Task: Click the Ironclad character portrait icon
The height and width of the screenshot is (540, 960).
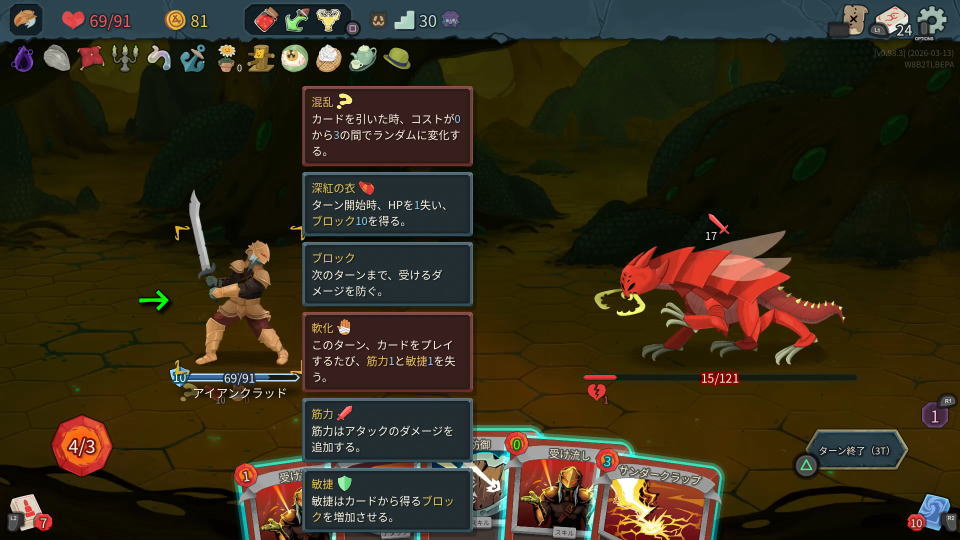Action: pyautogui.click(x=26, y=20)
